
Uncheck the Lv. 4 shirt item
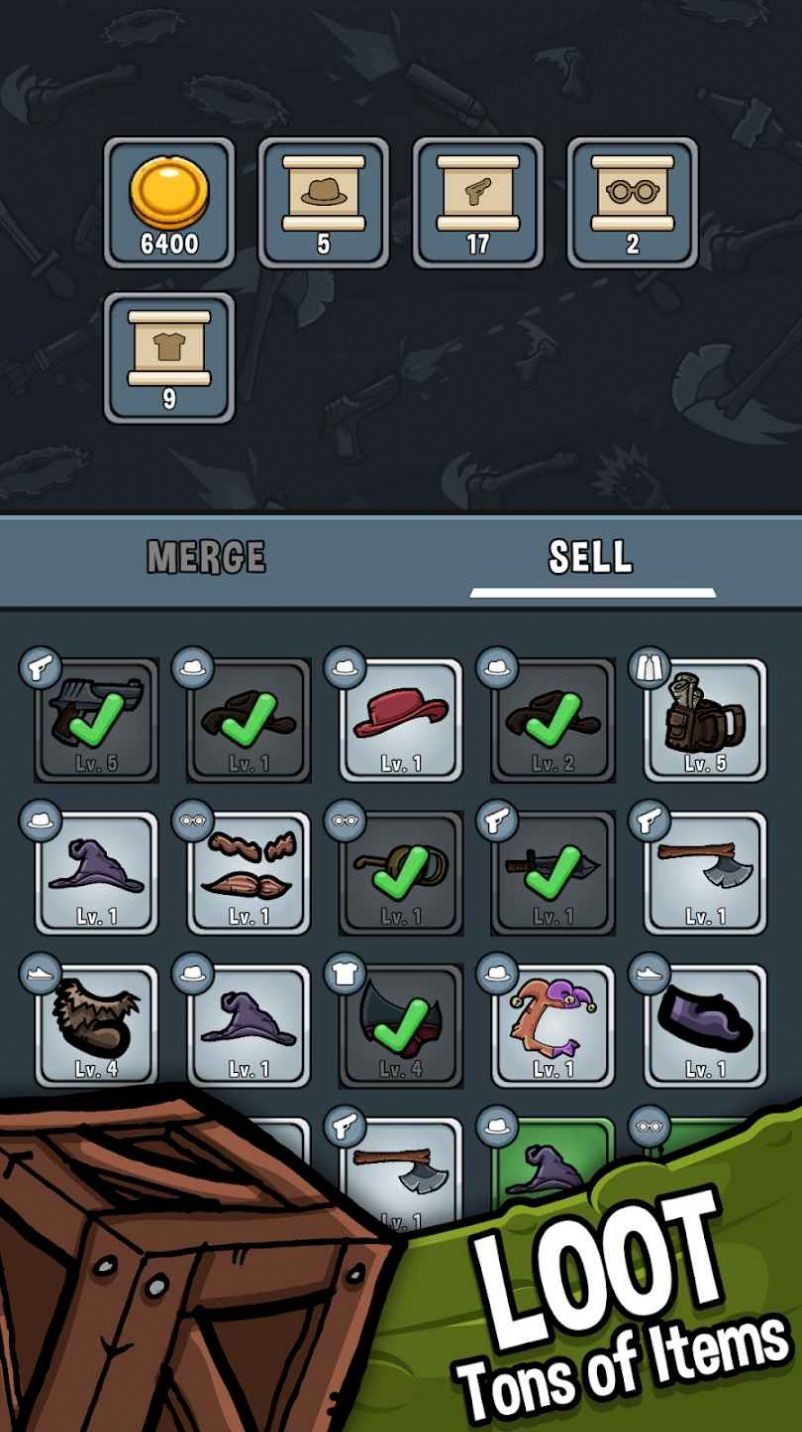401,1024
